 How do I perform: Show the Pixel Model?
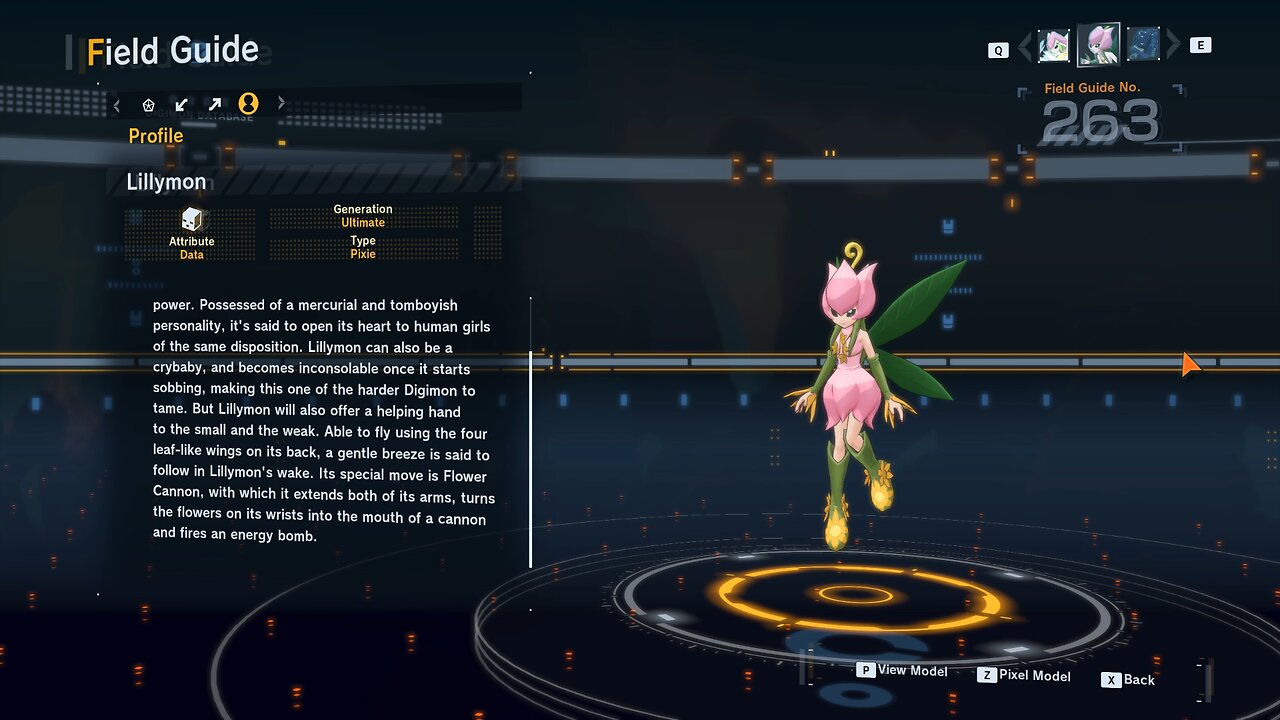[x=1024, y=675]
